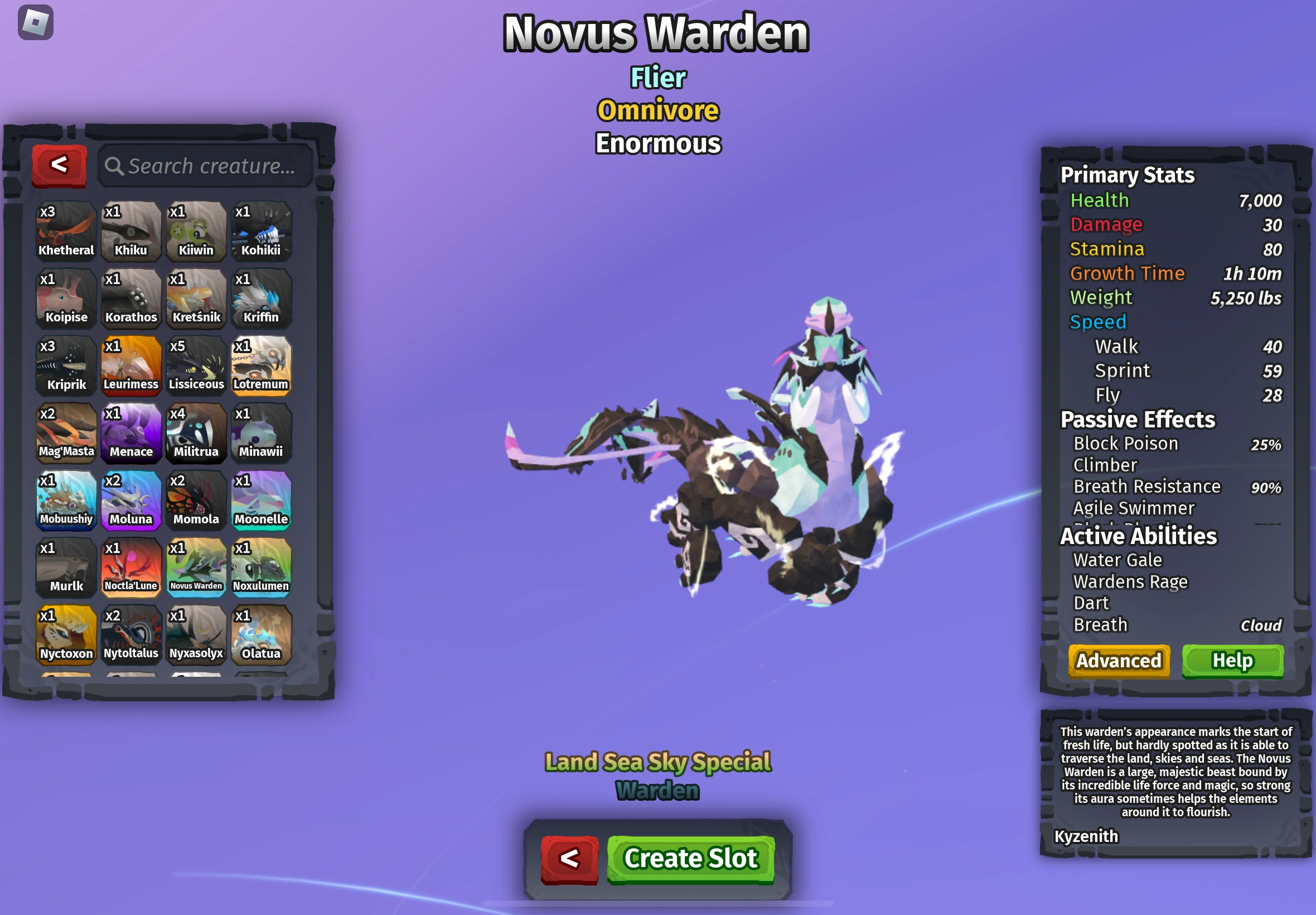This screenshot has height=915, width=1316.
Task: Select the Noctla'Lune creature icon
Action: (x=130, y=567)
